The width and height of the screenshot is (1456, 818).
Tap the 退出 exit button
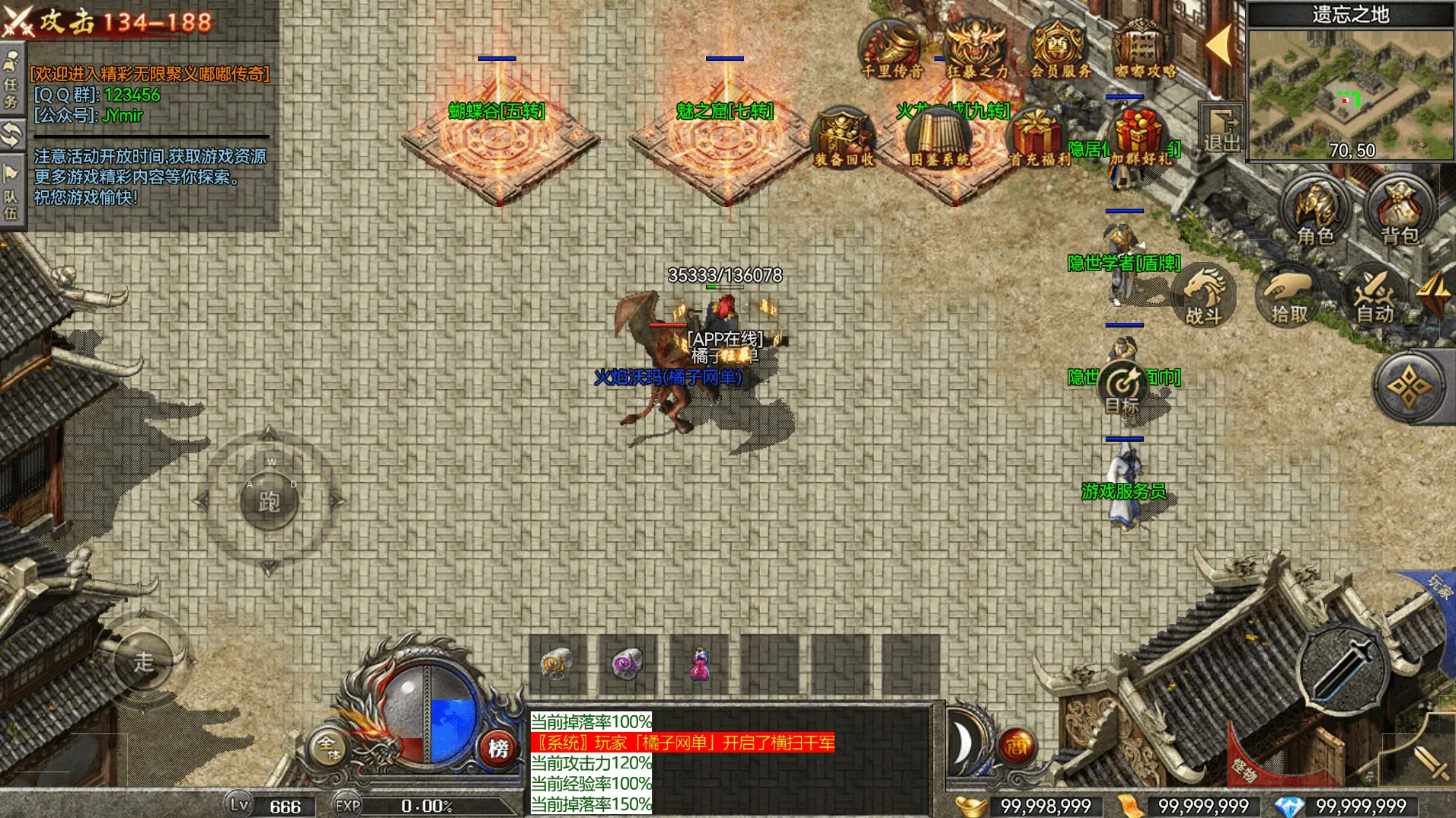point(1221,129)
